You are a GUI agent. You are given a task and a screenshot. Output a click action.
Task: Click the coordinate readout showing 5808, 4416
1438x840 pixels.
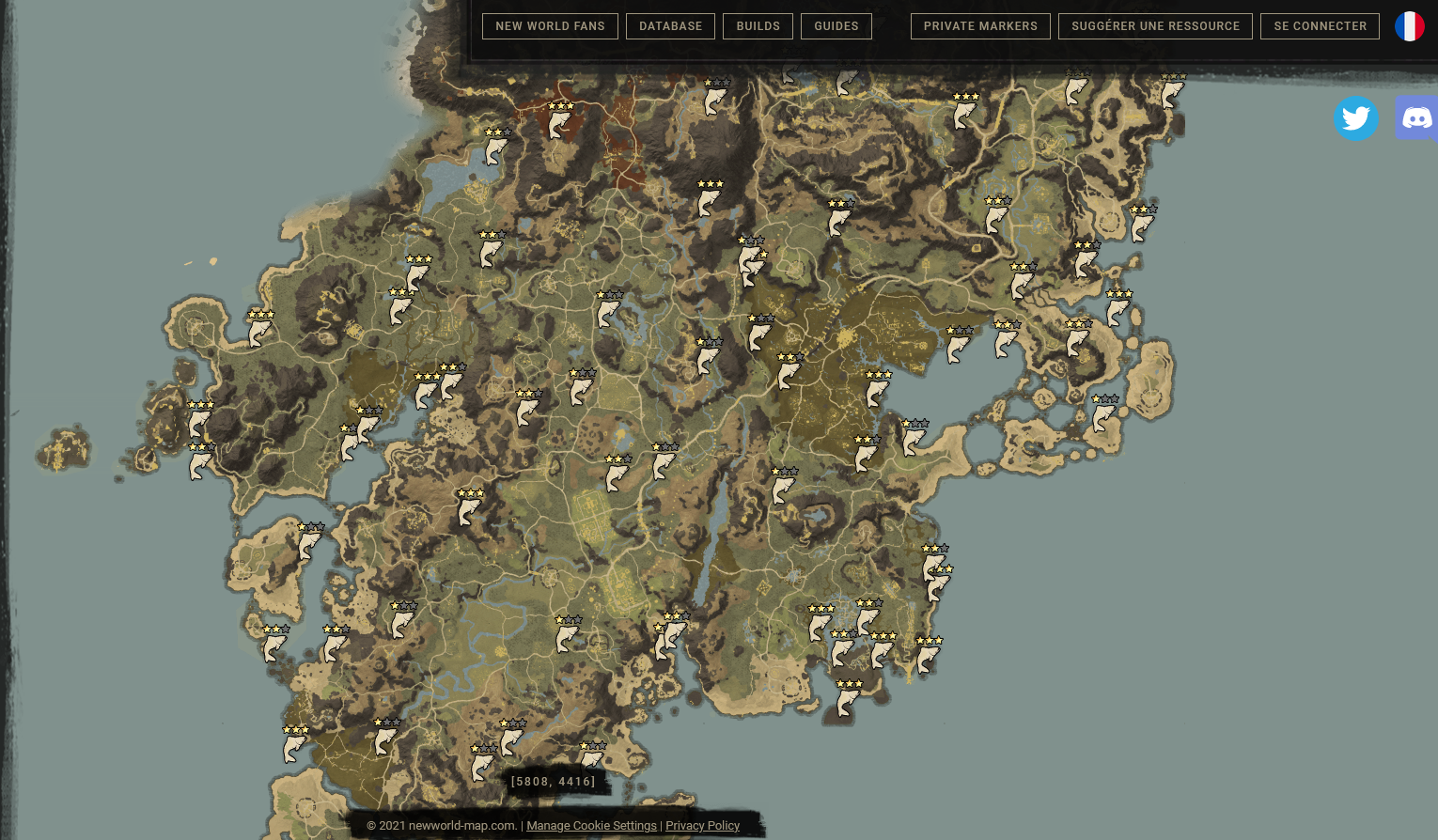[x=553, y=781]
